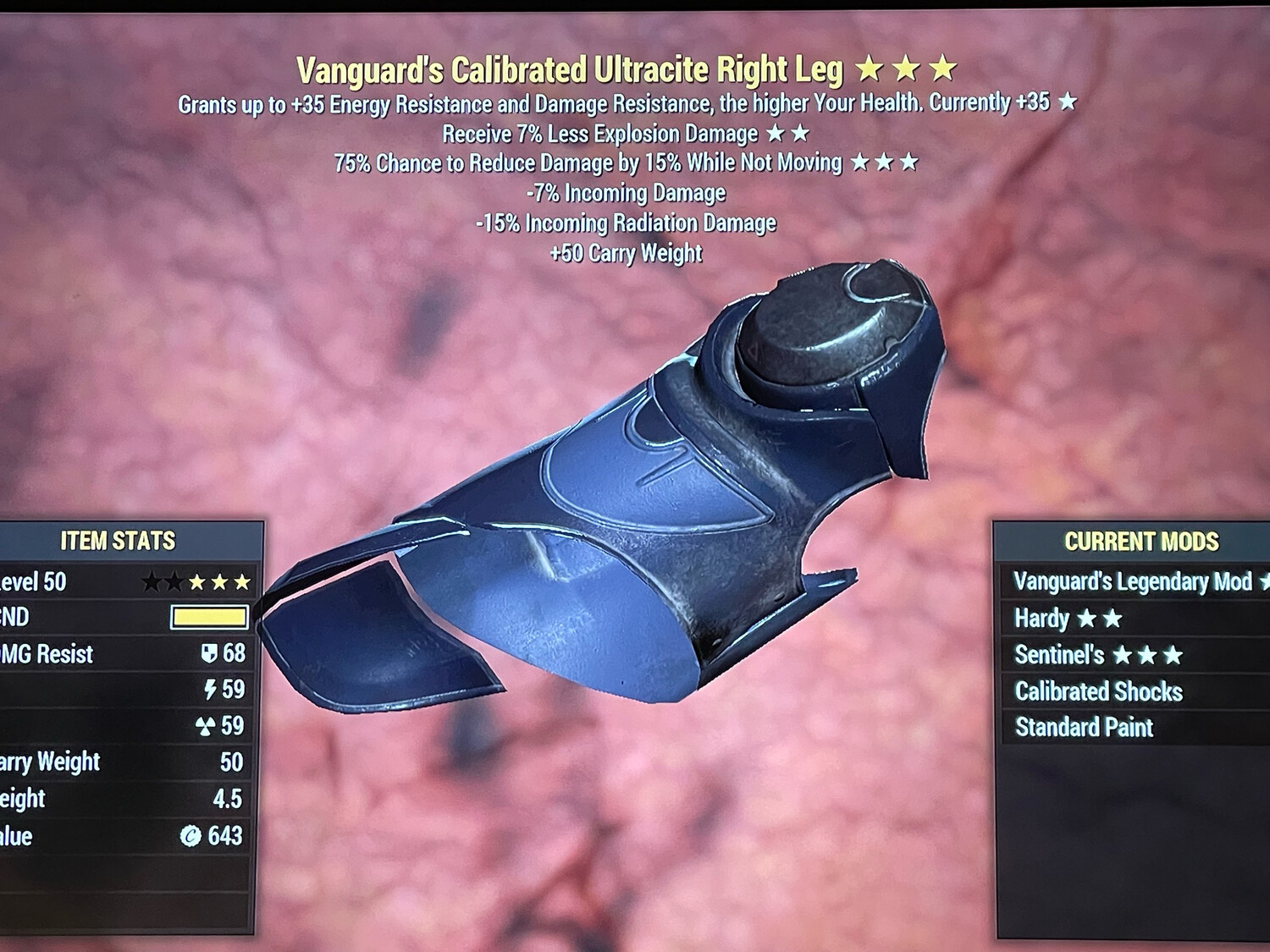Select the star rating next to Level 50
This screenshot has height=952, width=1270.
pos(196,581)
